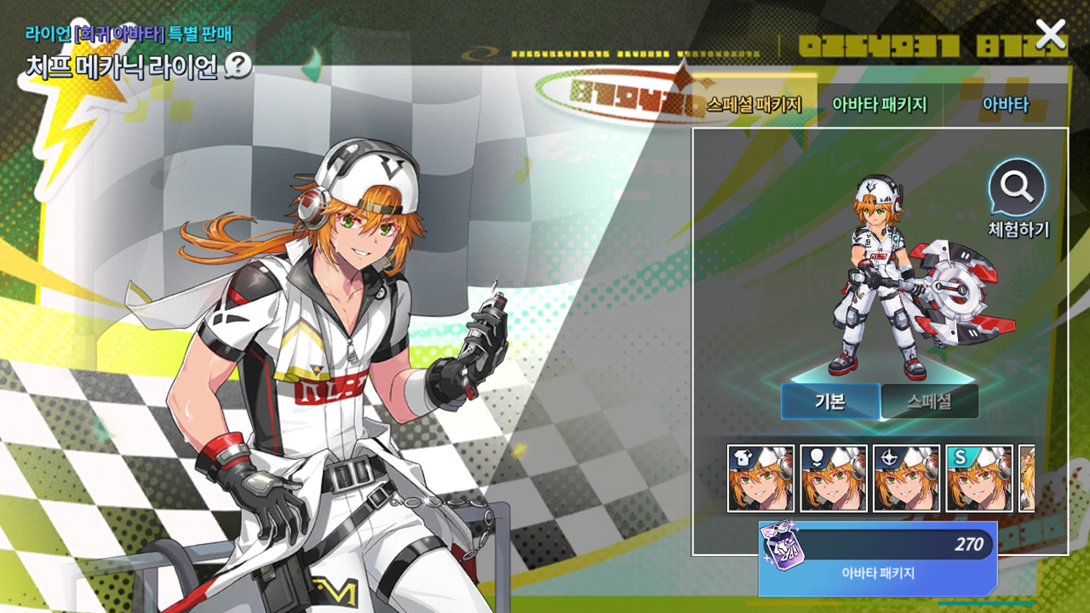Try the avatar with 체험하기 magnifier

(x=1017, y=198)
